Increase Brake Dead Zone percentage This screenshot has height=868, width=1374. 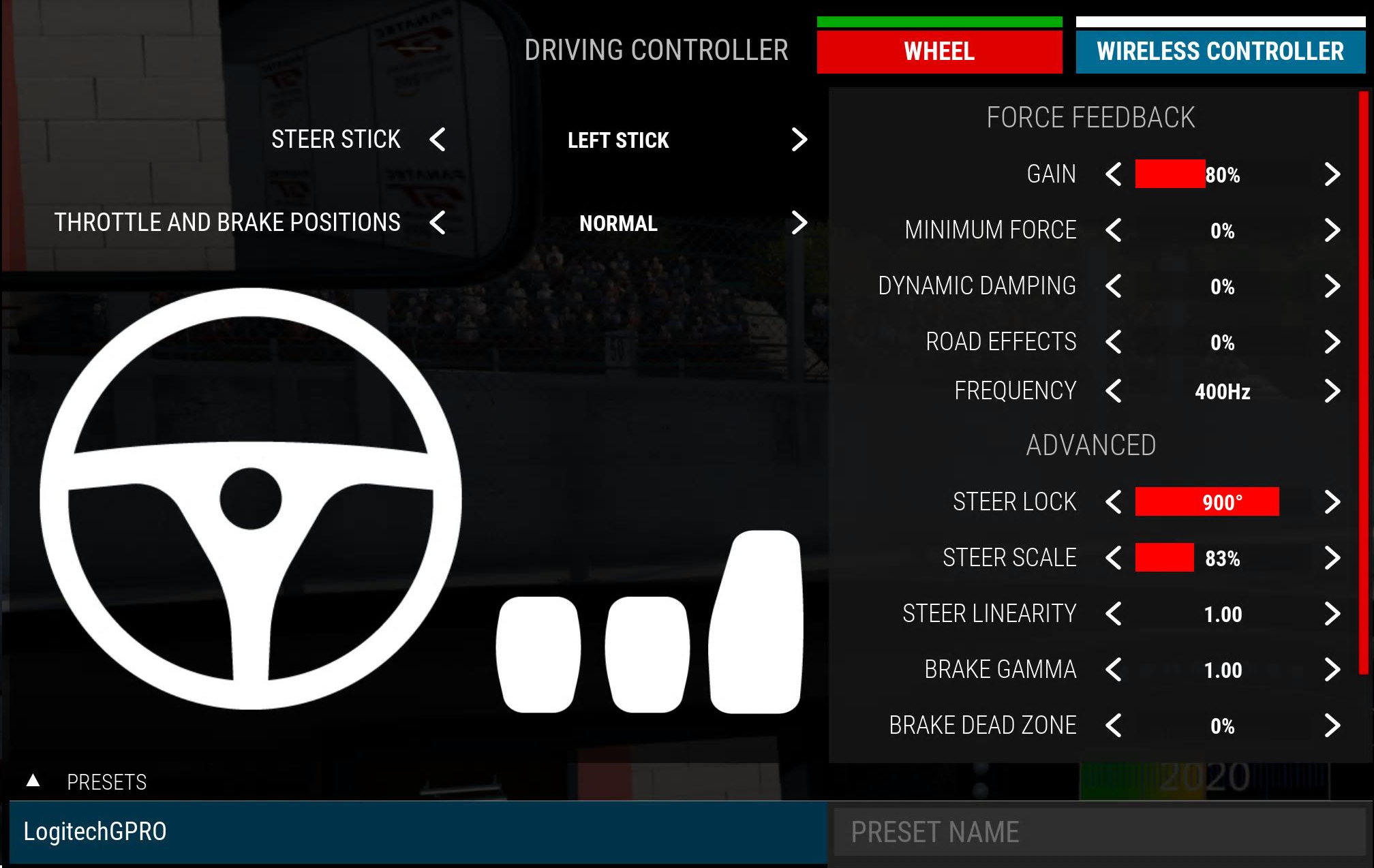pyautogui.click(x=1332, y=726)
